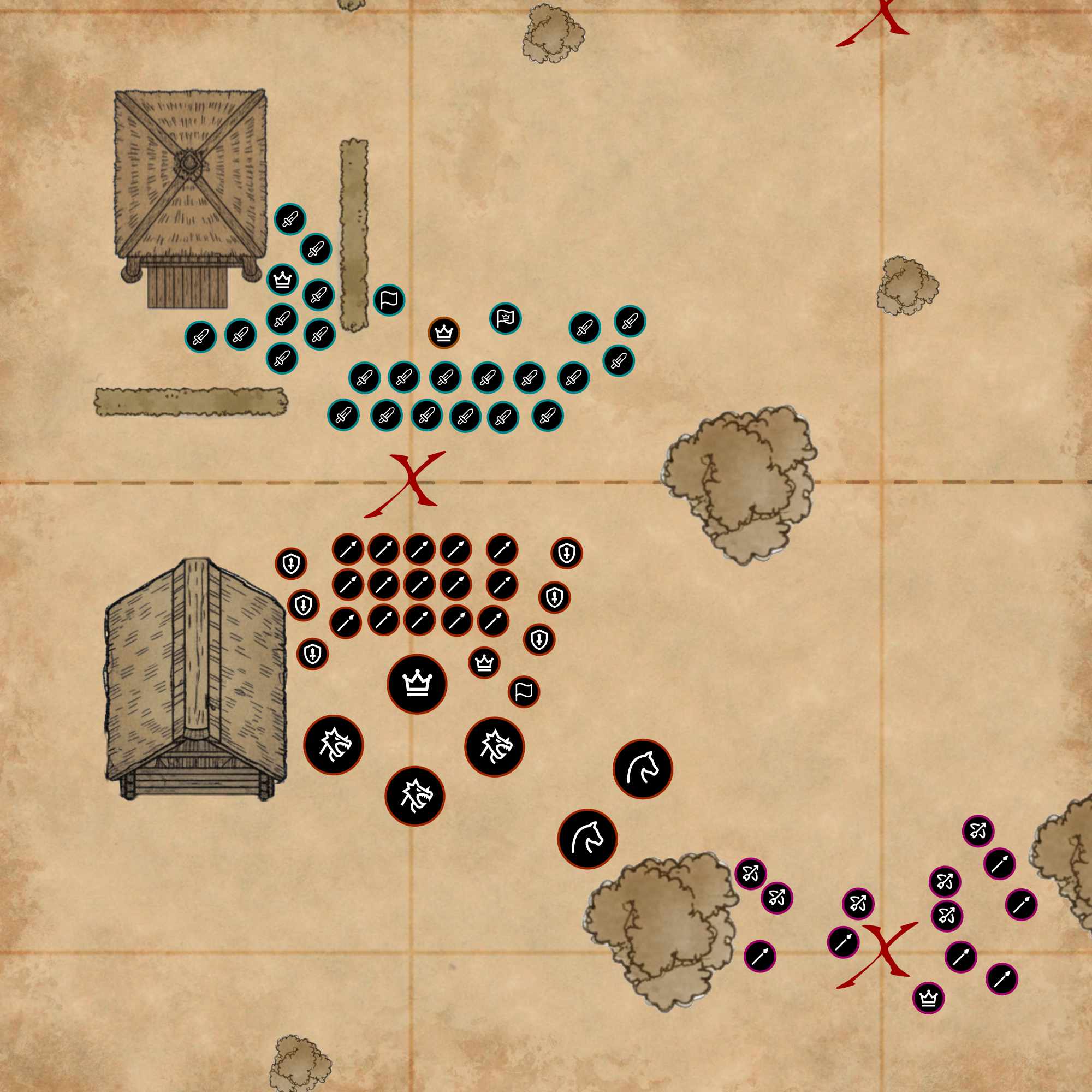The image size is (1092, 1092).
Task: Choose the teal crowned banner token
Action: [505, 318]
